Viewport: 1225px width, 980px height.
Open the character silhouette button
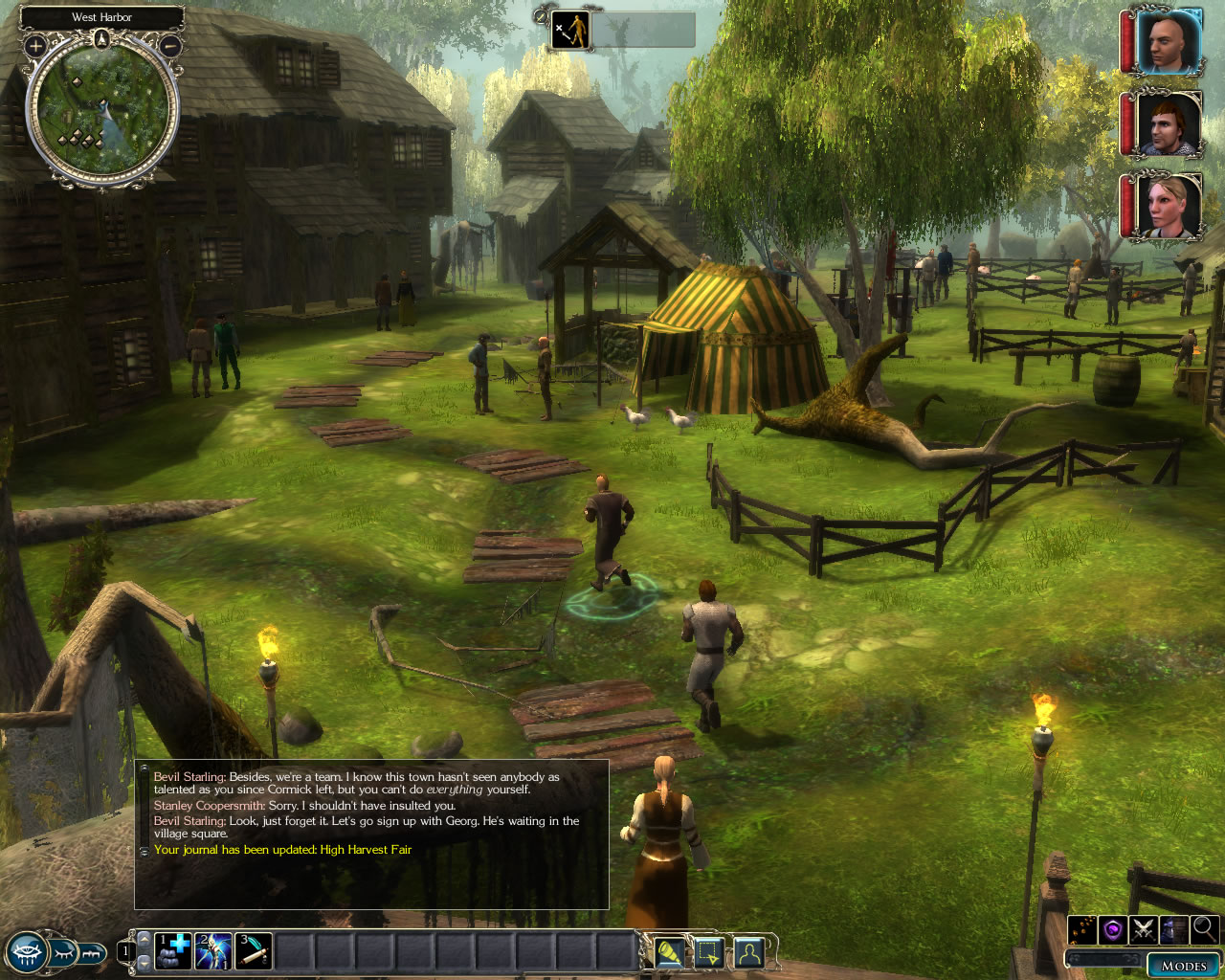(747, 953)
